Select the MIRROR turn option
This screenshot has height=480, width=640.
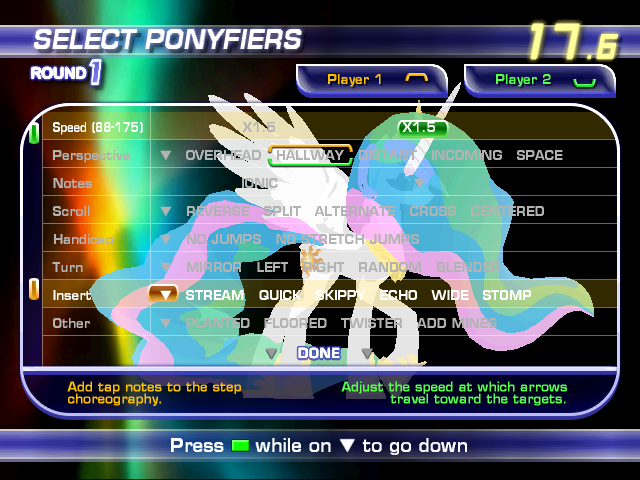tap(213, 267)
